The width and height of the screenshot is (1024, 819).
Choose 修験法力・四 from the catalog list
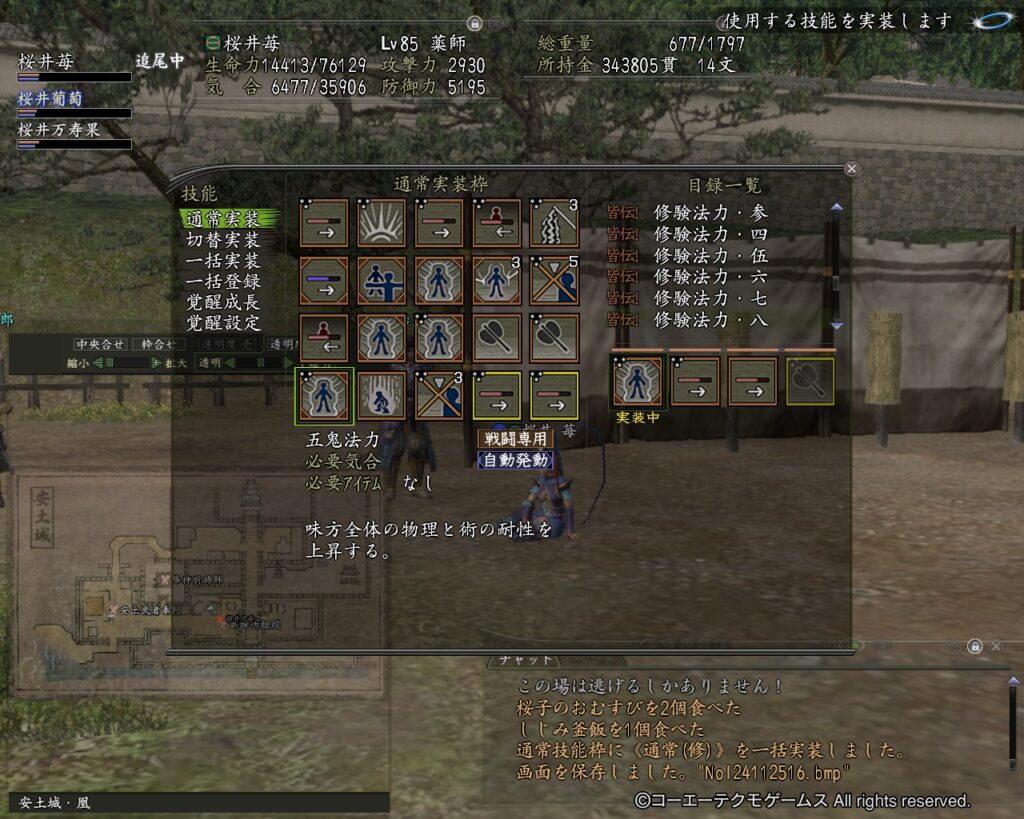711,234
